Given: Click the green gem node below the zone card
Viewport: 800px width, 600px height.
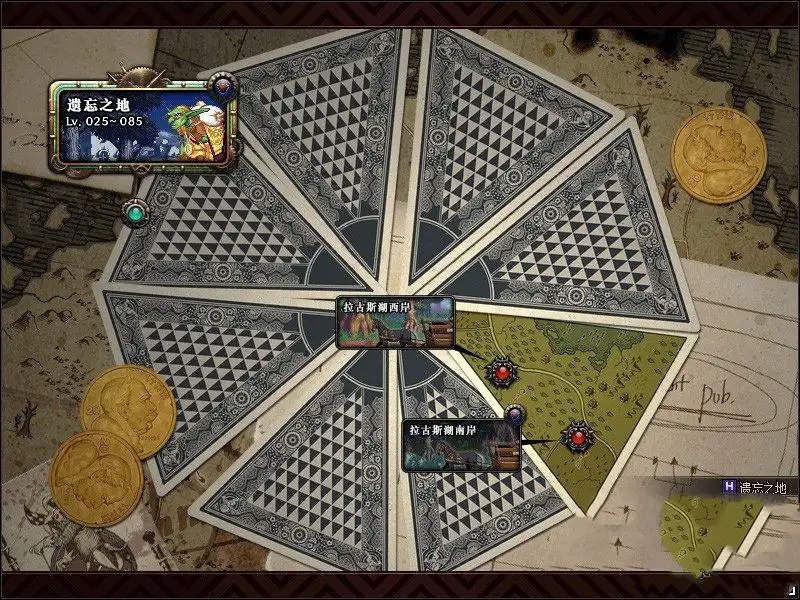Looking at the screenshot, I should tap(133, 212).
